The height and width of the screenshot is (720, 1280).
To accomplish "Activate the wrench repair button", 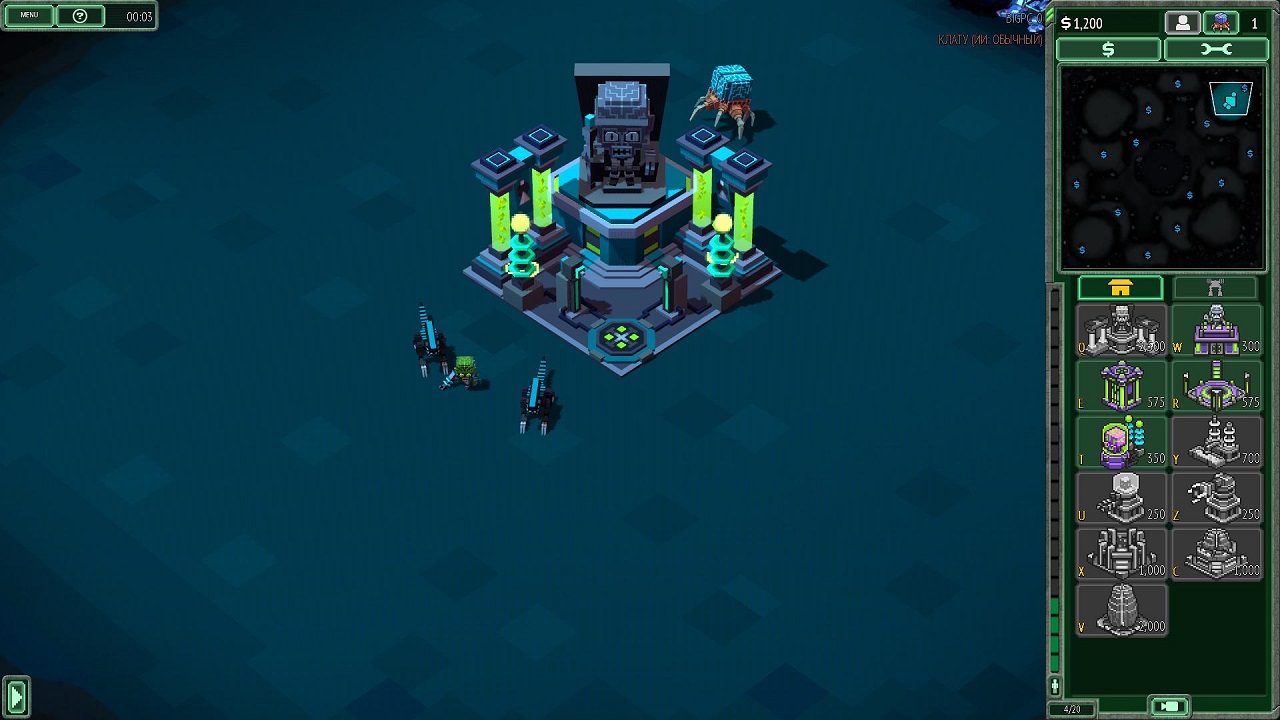I will pyautogui.click(x=1215, y=50).
